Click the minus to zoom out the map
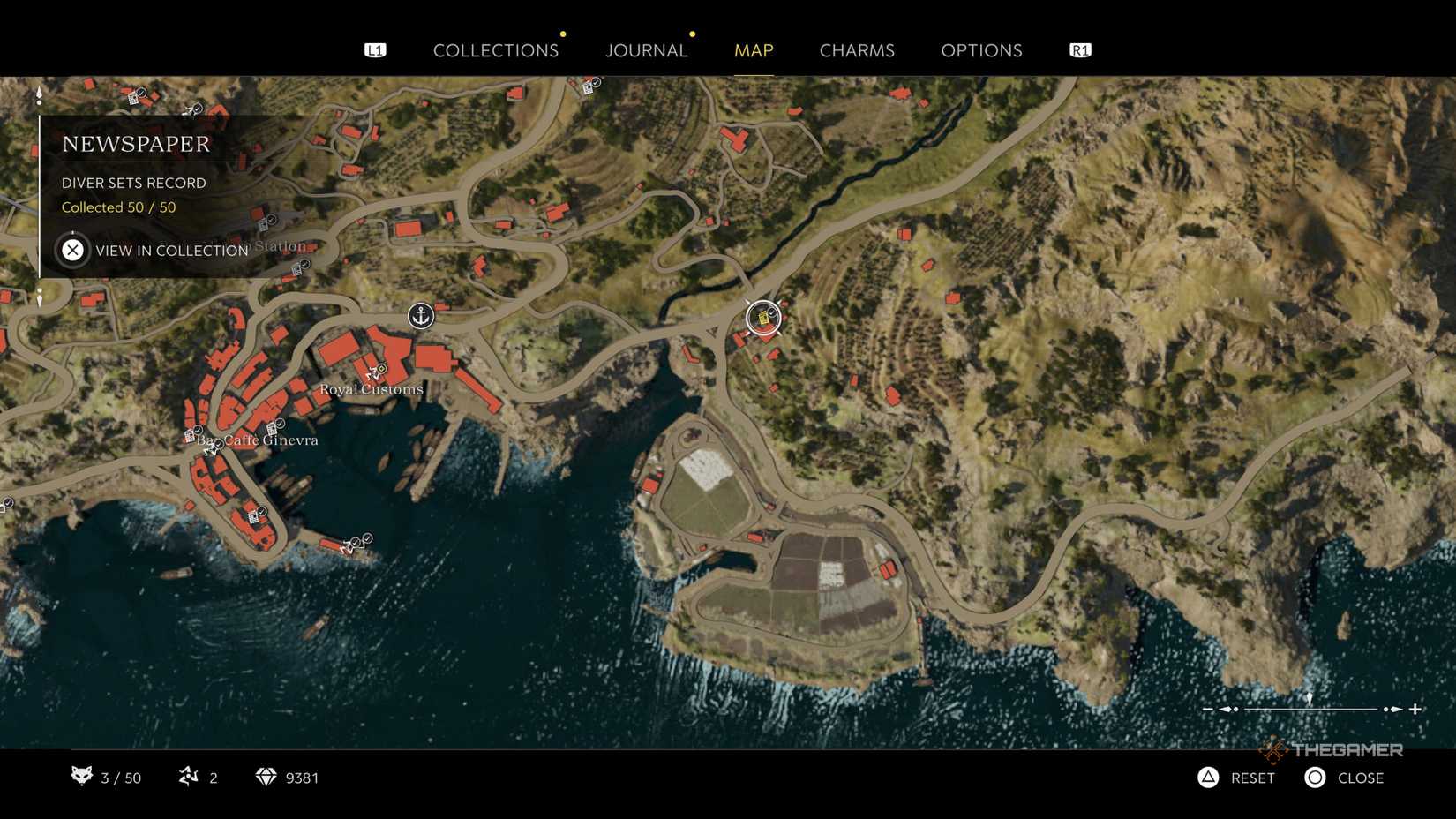 click(x=1209, y=708)
